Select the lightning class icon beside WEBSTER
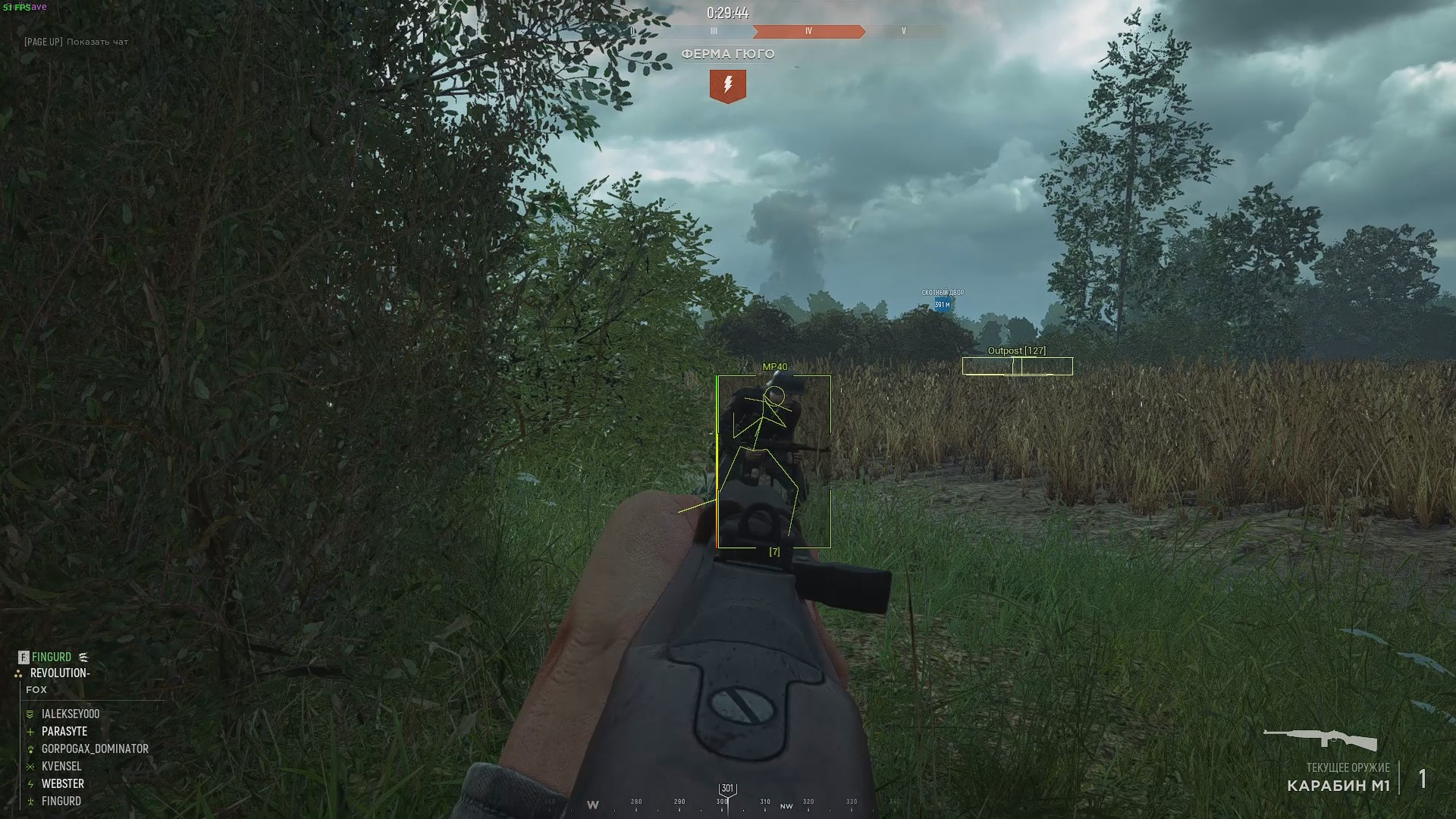 (30, 783)
